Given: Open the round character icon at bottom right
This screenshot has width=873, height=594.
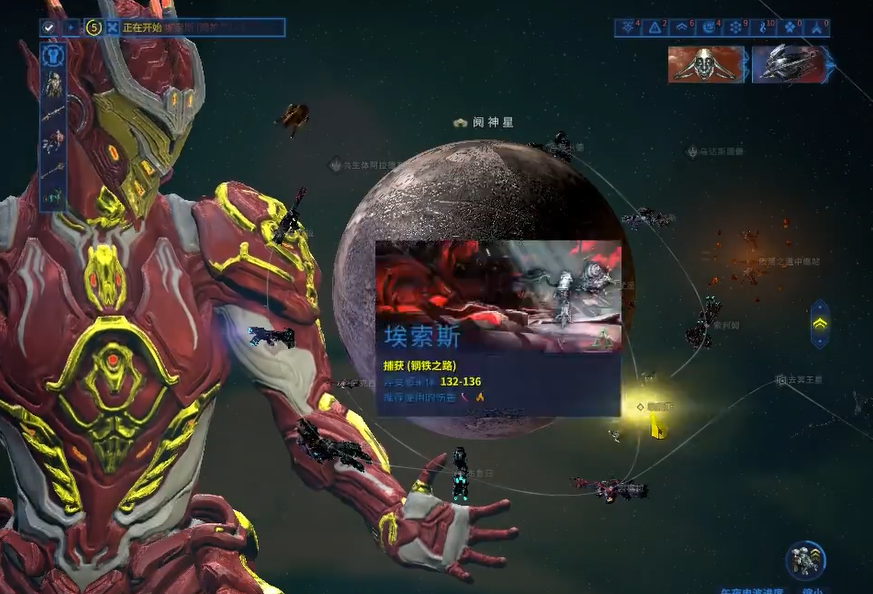Looking at the screenshot, I should (x=804, y=561).
